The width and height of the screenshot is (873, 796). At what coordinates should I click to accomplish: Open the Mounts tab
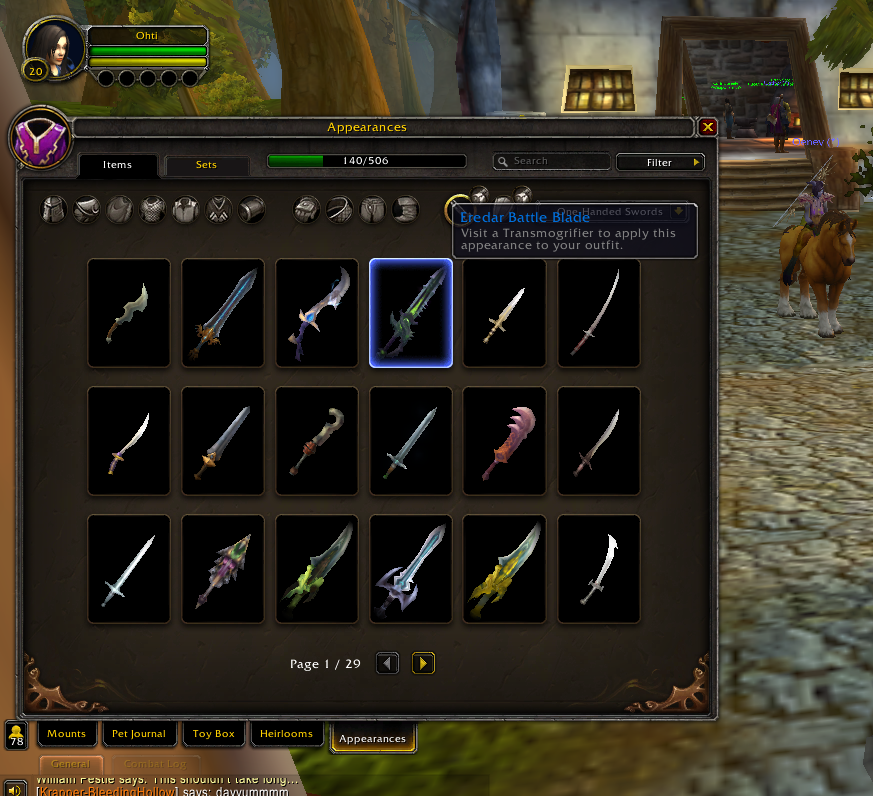[67, 734]
